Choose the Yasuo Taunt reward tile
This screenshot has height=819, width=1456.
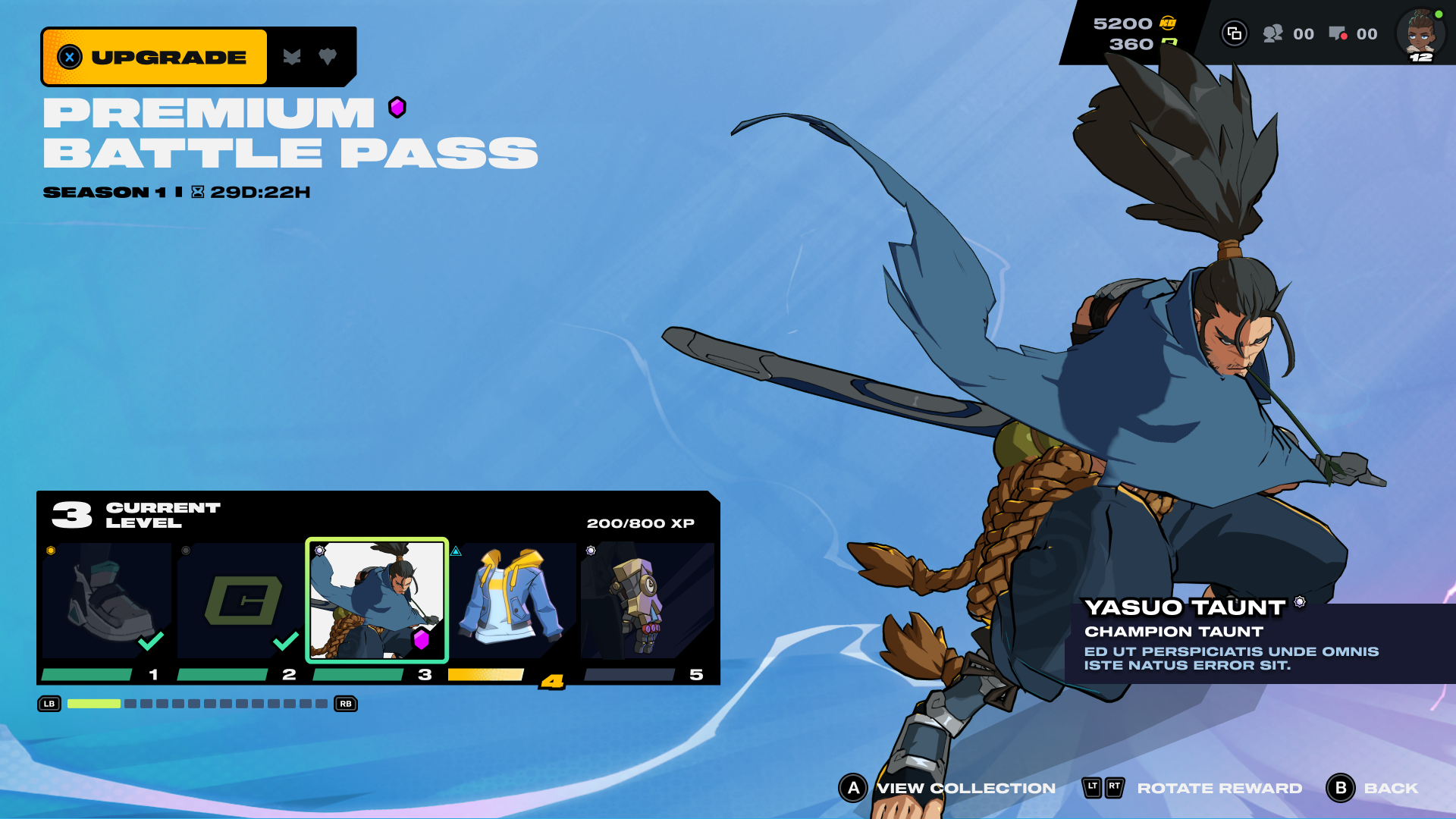click(x=377, y=601)
